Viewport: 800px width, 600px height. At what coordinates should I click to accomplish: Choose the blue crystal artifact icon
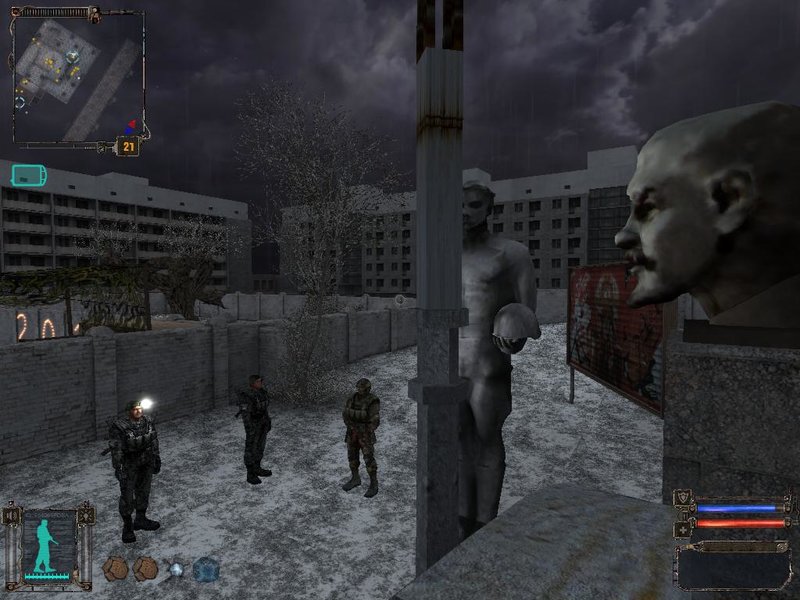point(205,569)
